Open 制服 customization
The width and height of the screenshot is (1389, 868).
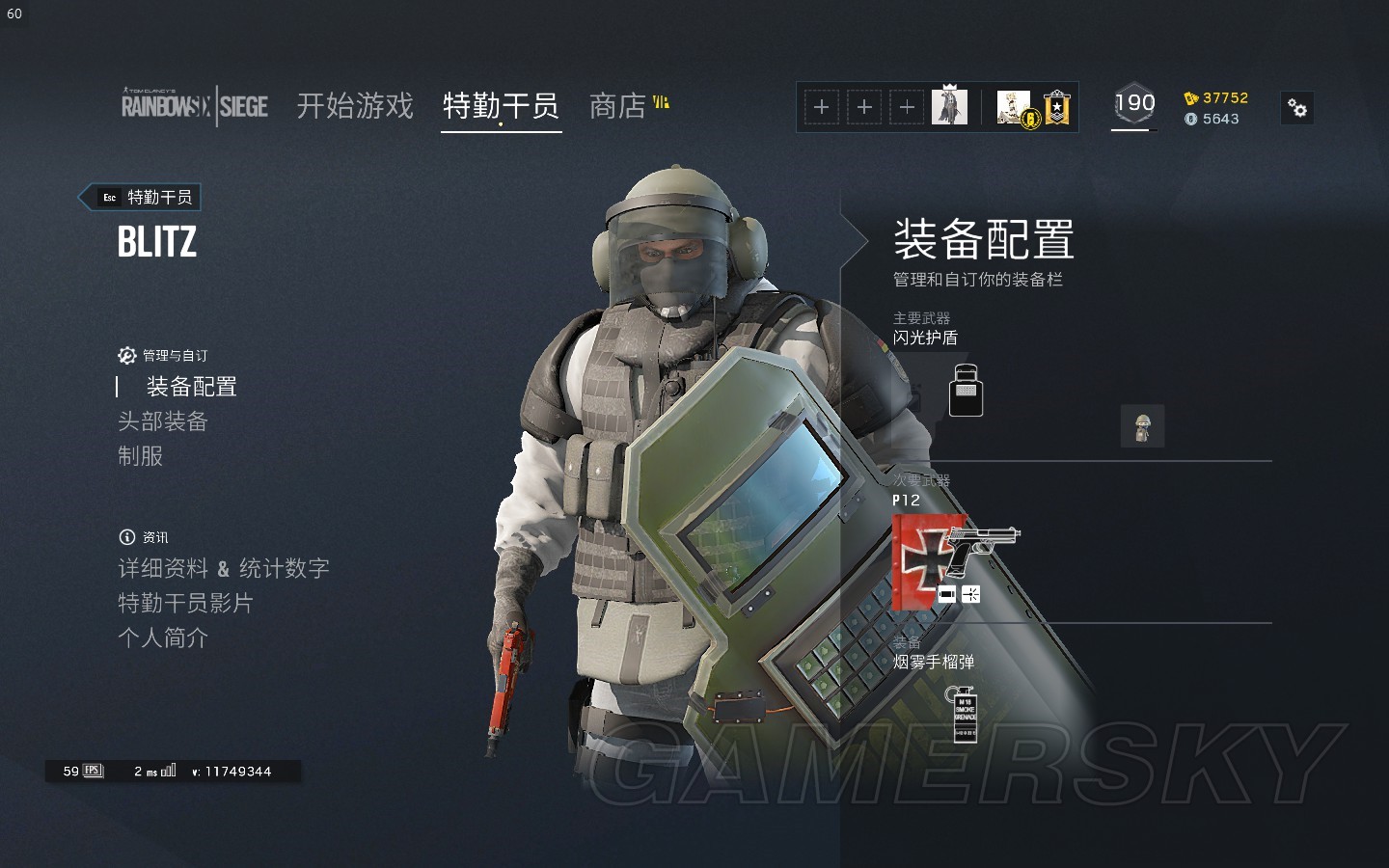coord(139,455)
